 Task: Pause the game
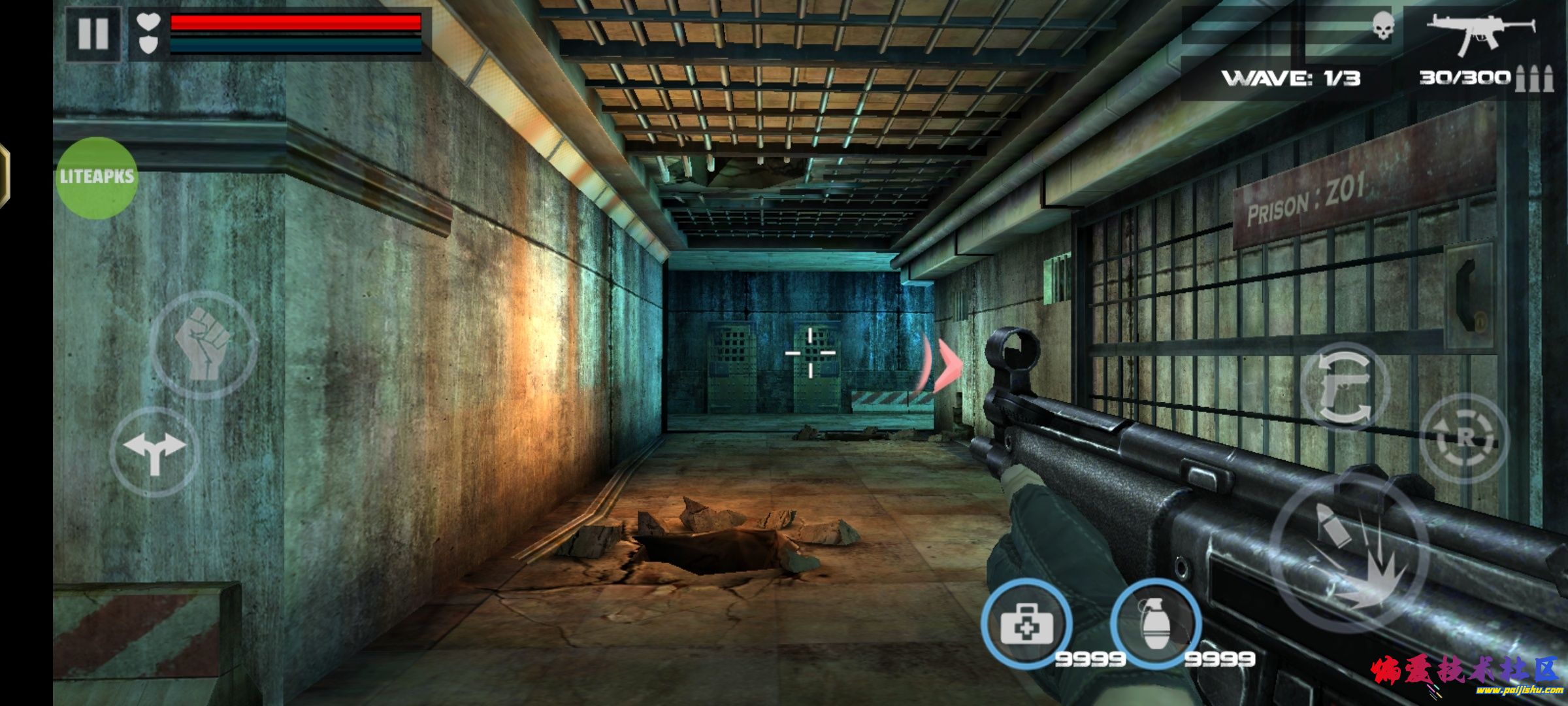(93, 33)
